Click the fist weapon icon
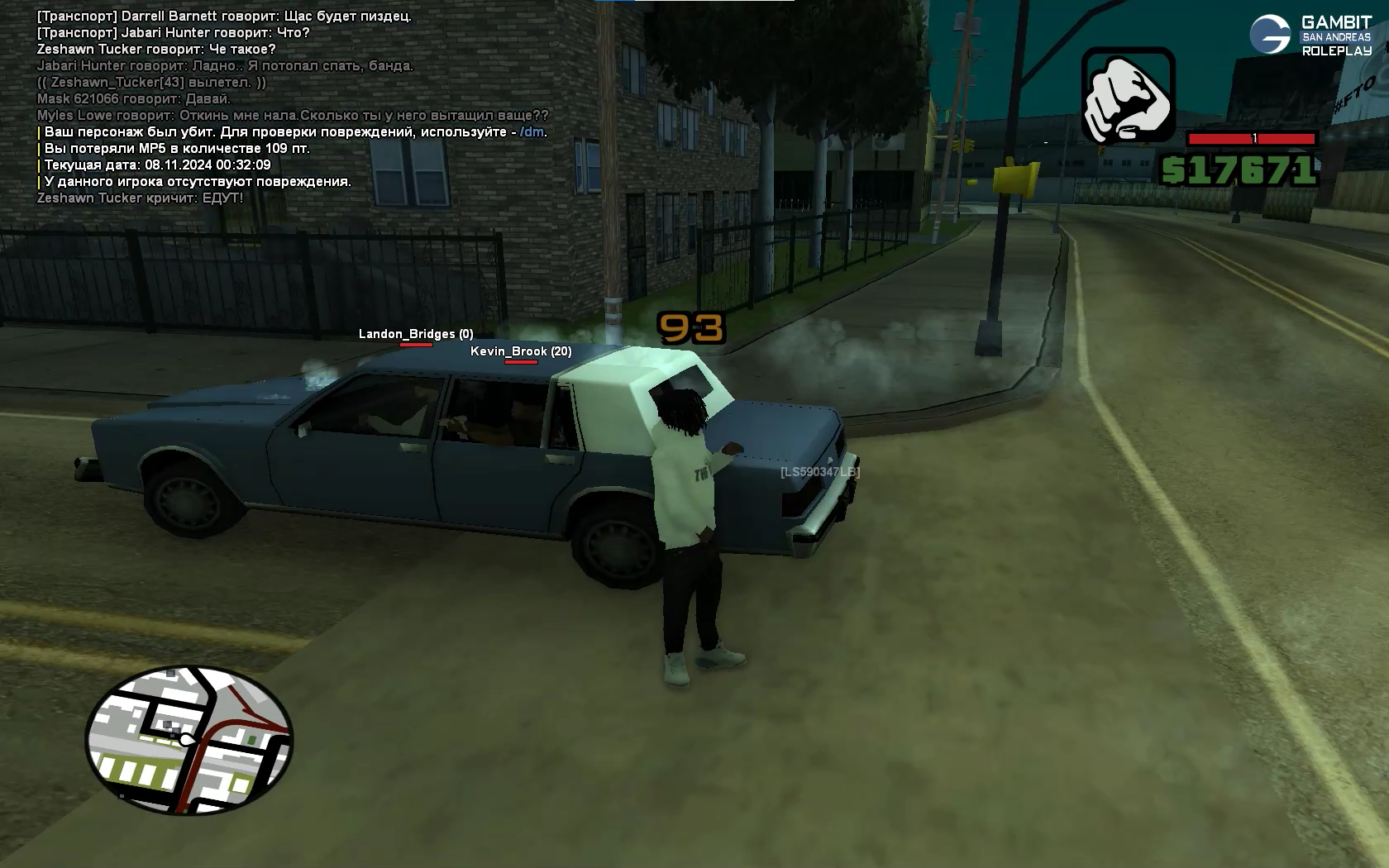 (1128, 95)
